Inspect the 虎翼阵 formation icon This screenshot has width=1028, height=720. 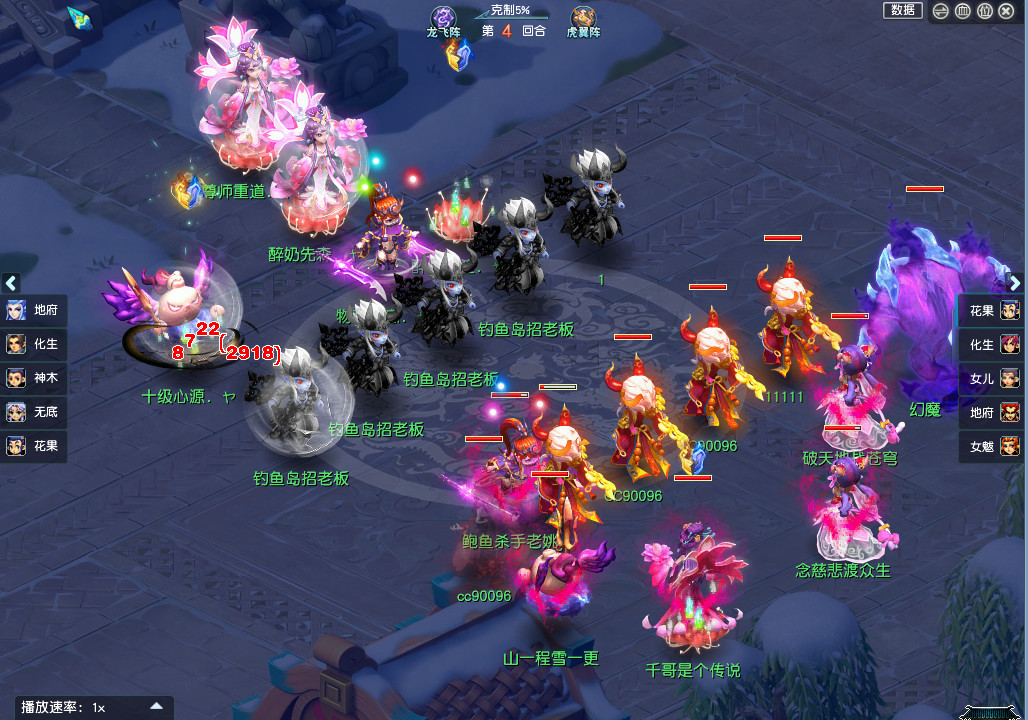point(584,20)
